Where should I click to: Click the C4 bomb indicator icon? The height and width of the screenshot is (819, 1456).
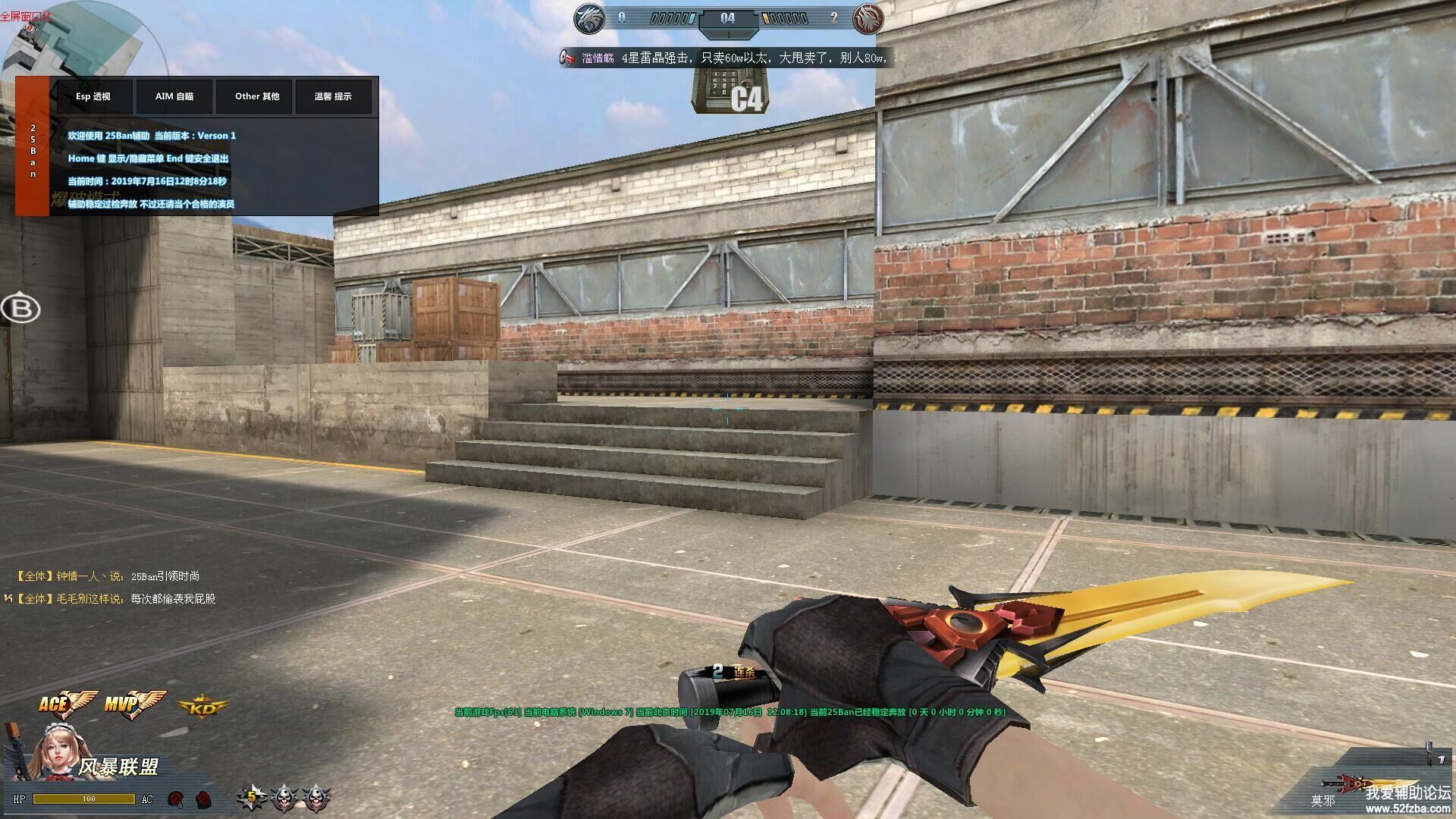(729, 92)
